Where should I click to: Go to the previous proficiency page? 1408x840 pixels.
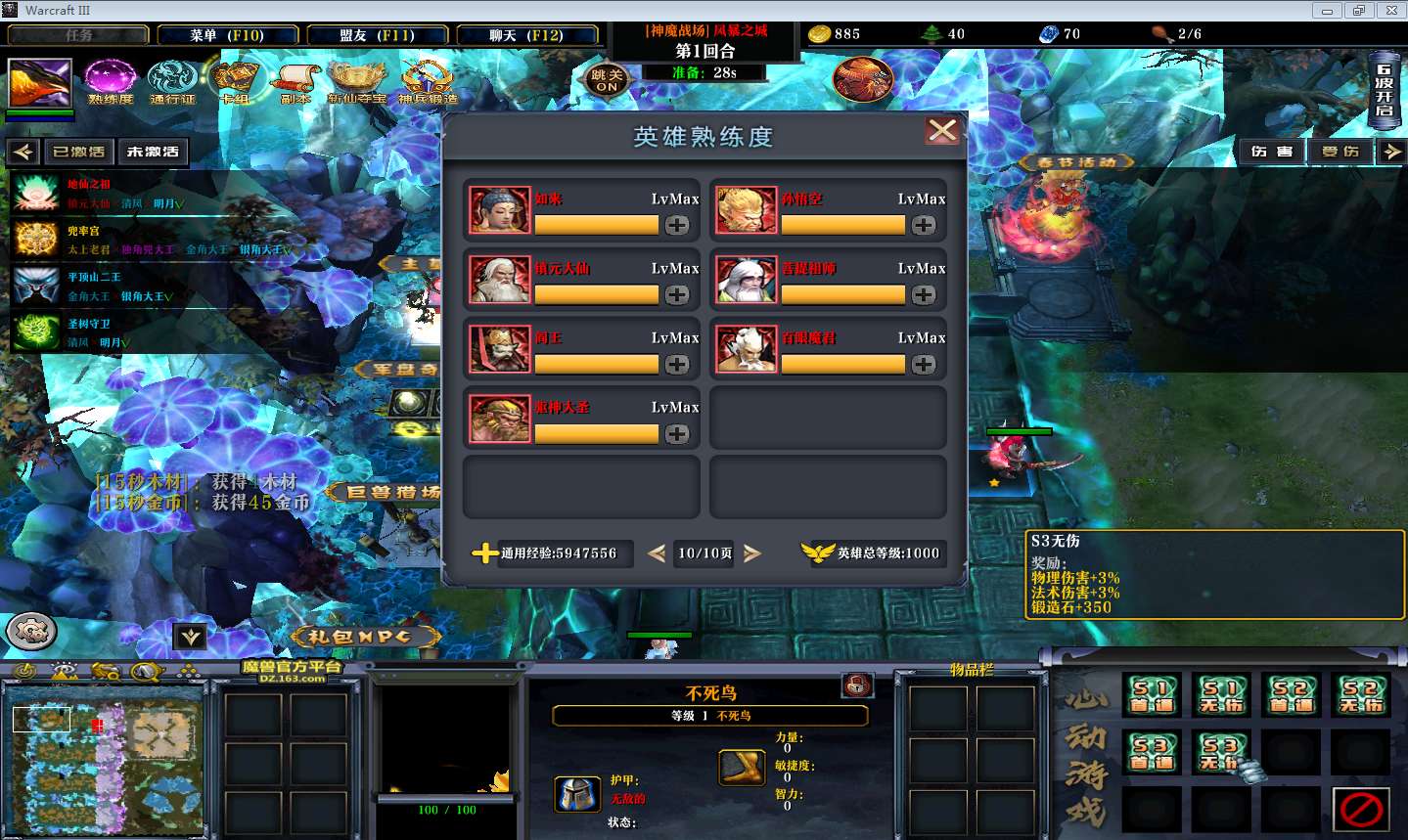coord(657,553)
